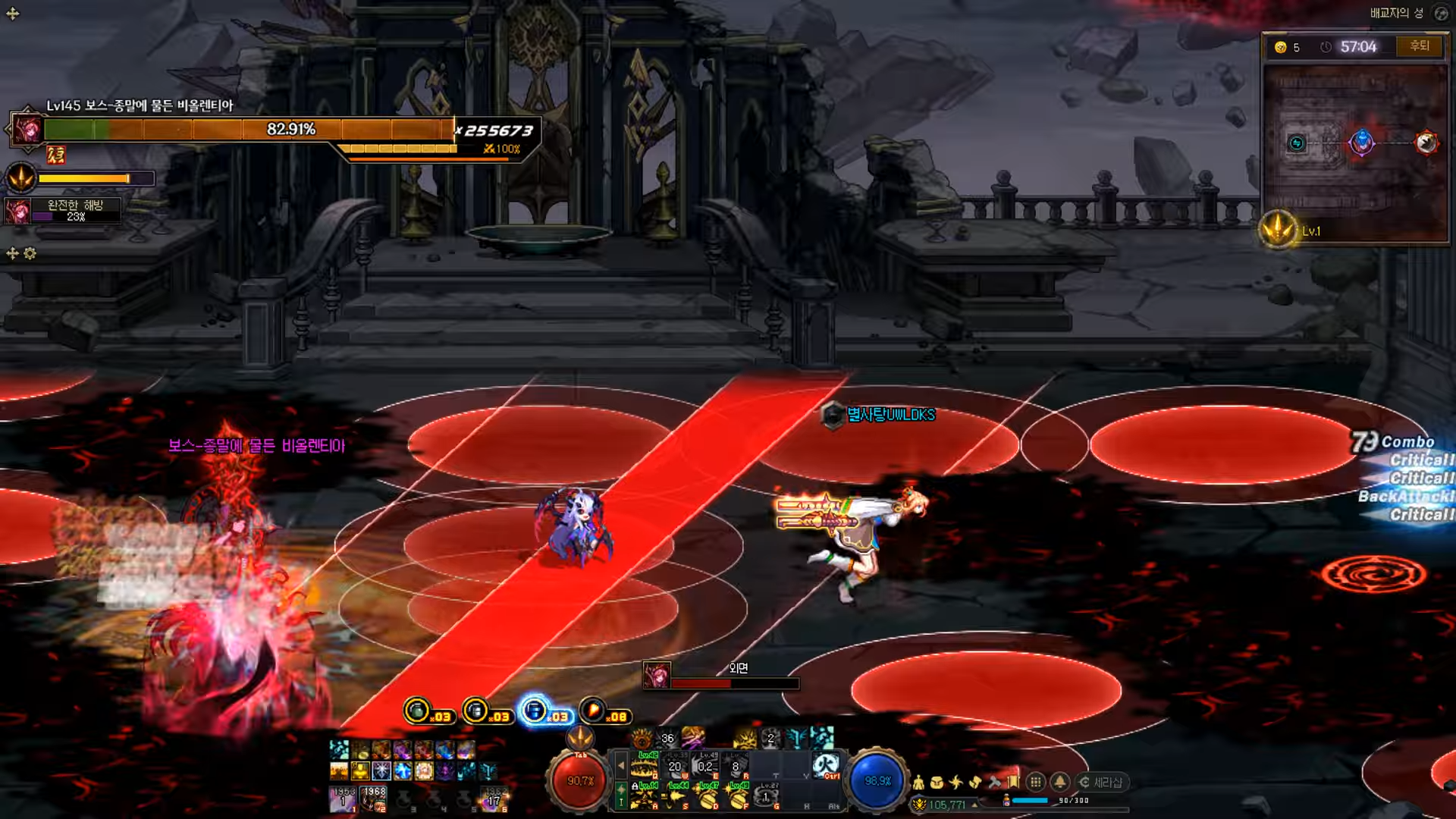Open the character silhouette menu icon

coord(918,783)
